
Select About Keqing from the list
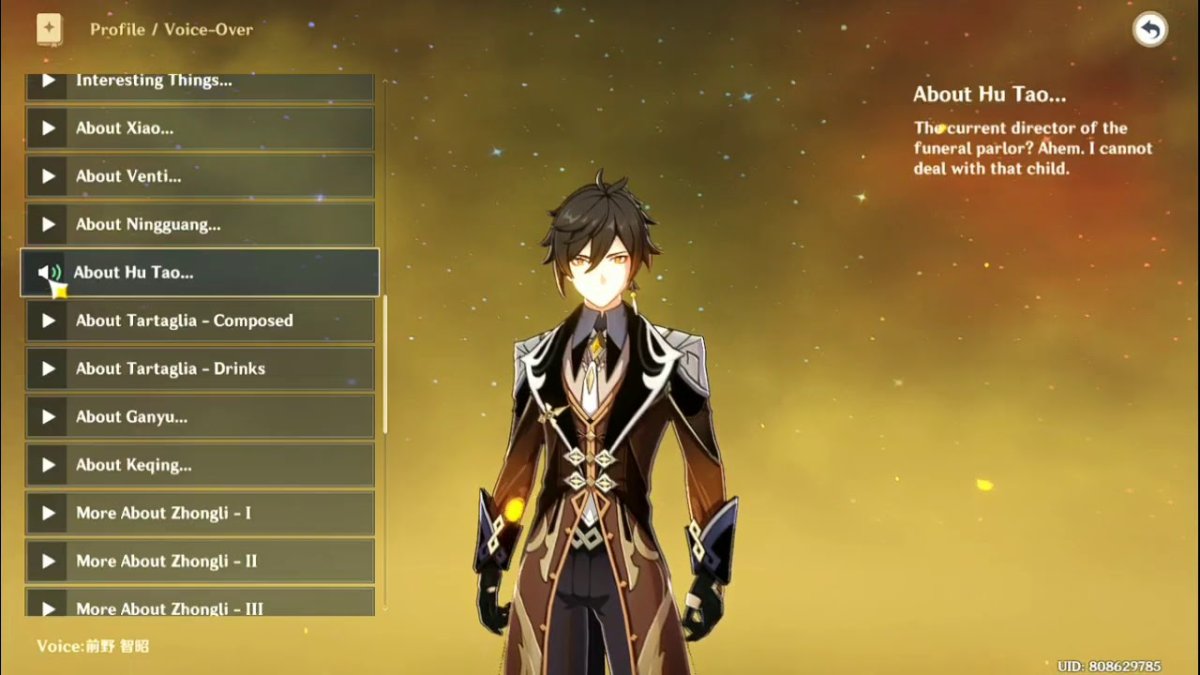coord(200,465)
